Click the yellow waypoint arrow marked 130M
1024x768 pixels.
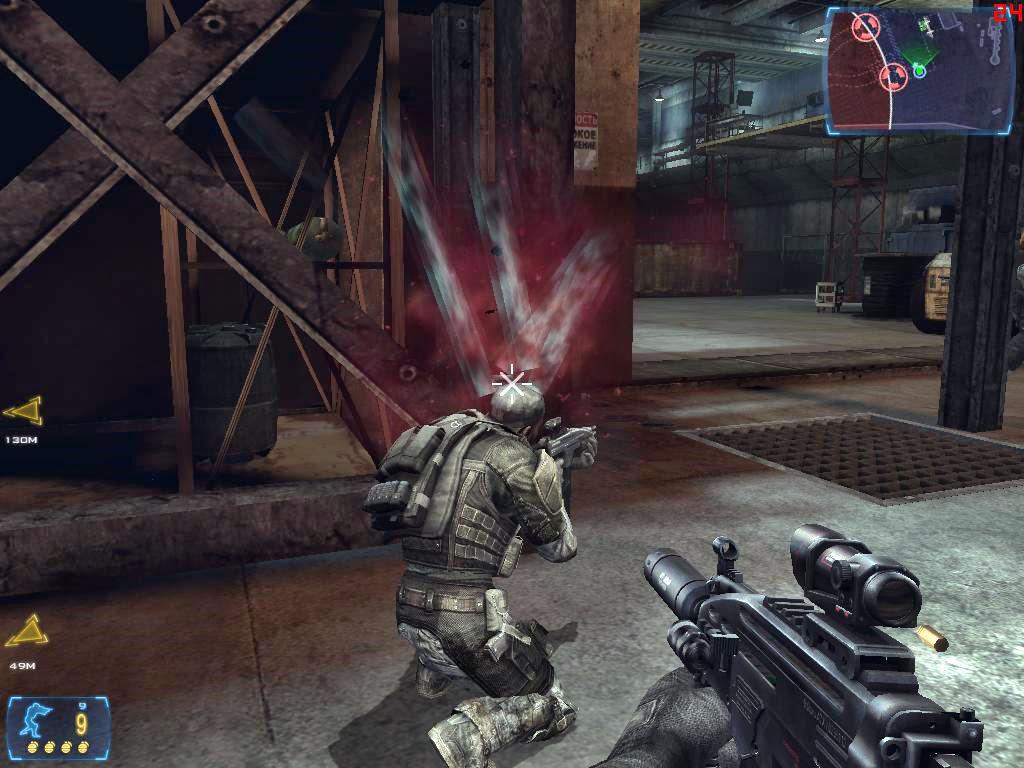(23, 410)
